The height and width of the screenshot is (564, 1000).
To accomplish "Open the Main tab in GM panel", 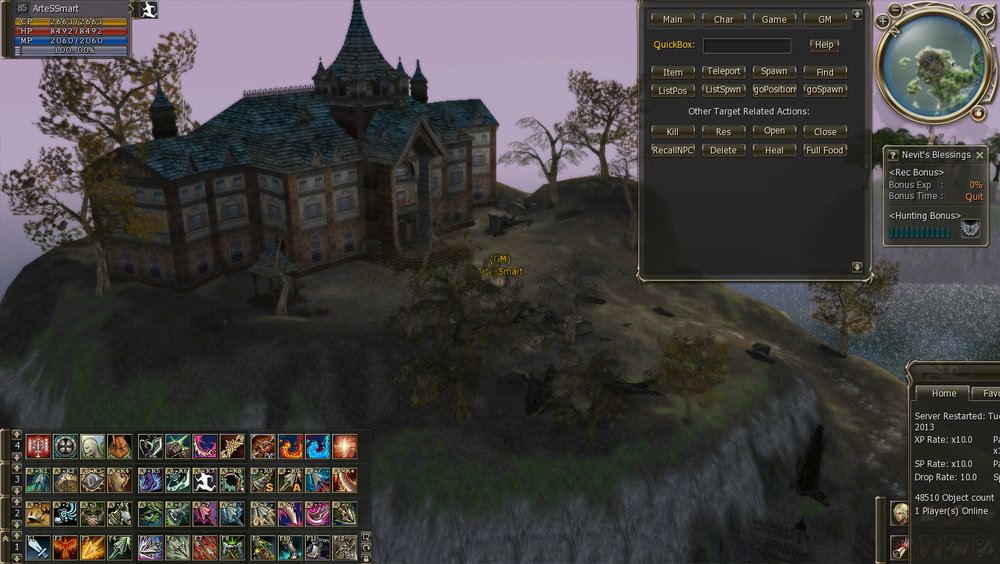I will 673,19.
